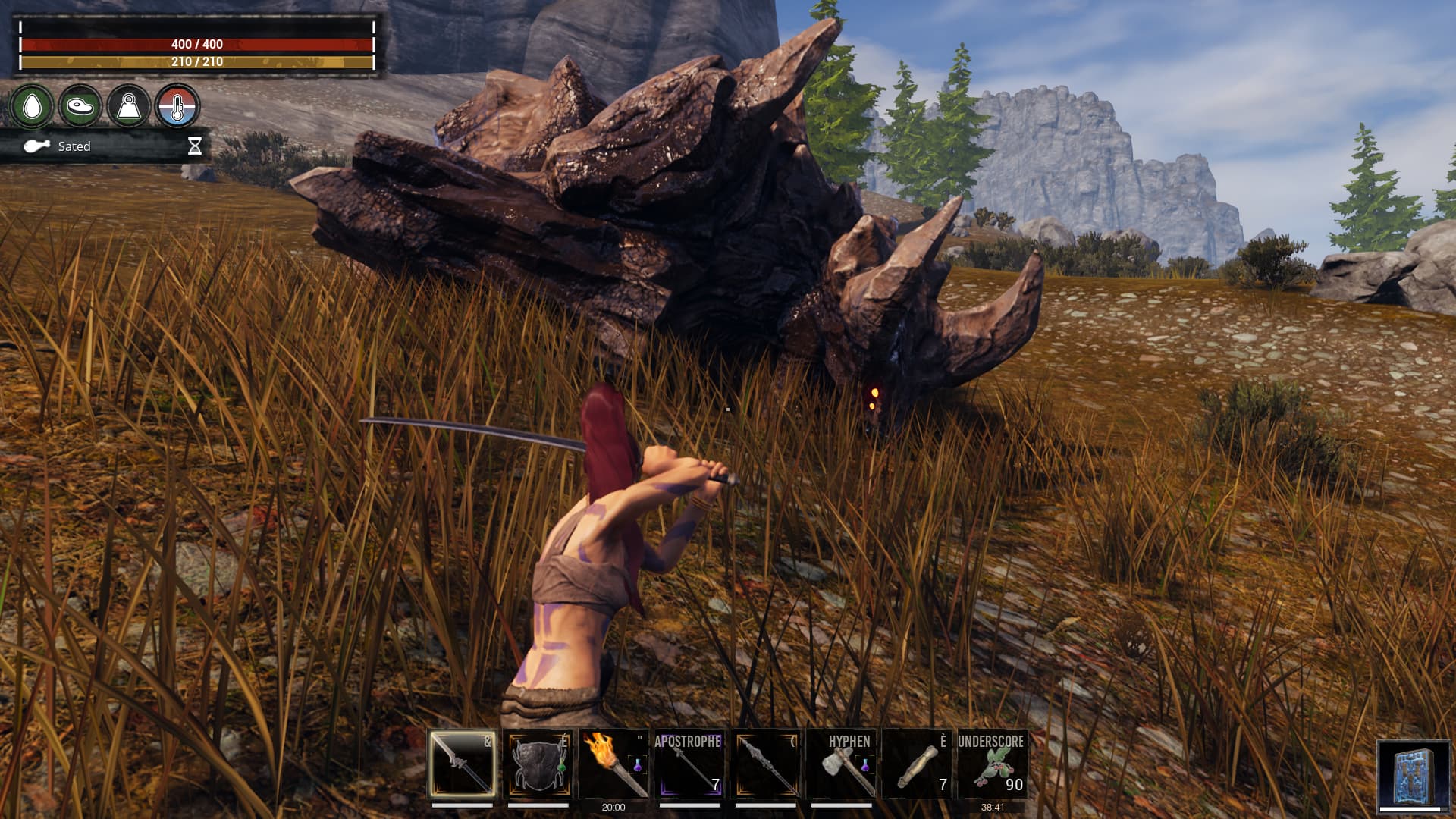Select the ornate spear hotbar slot
Image resolution: width=1456 pixels, height=819 pixels.
(766, 764)
